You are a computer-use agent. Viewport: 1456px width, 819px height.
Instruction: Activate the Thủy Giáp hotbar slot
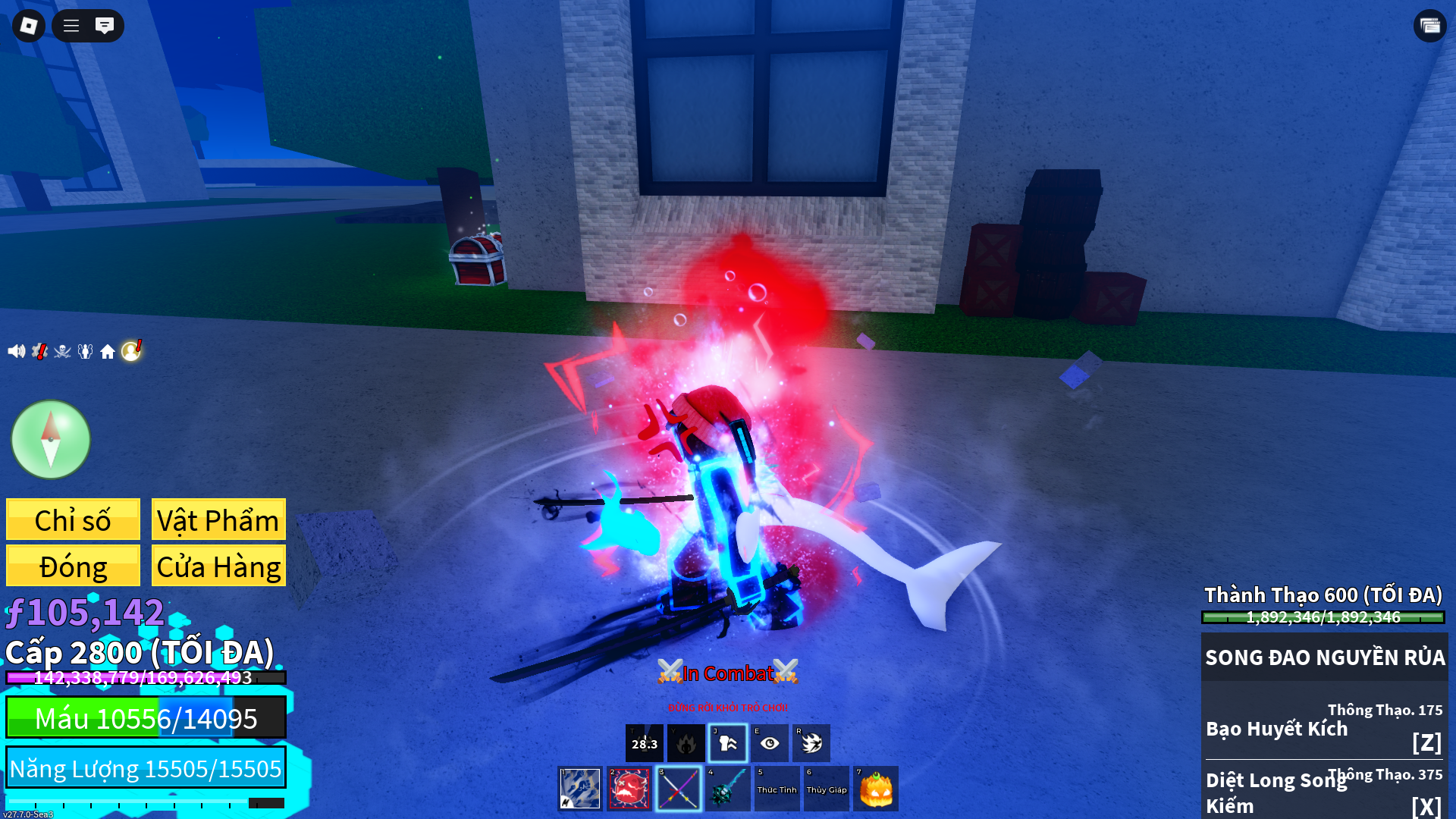(827, 789)
